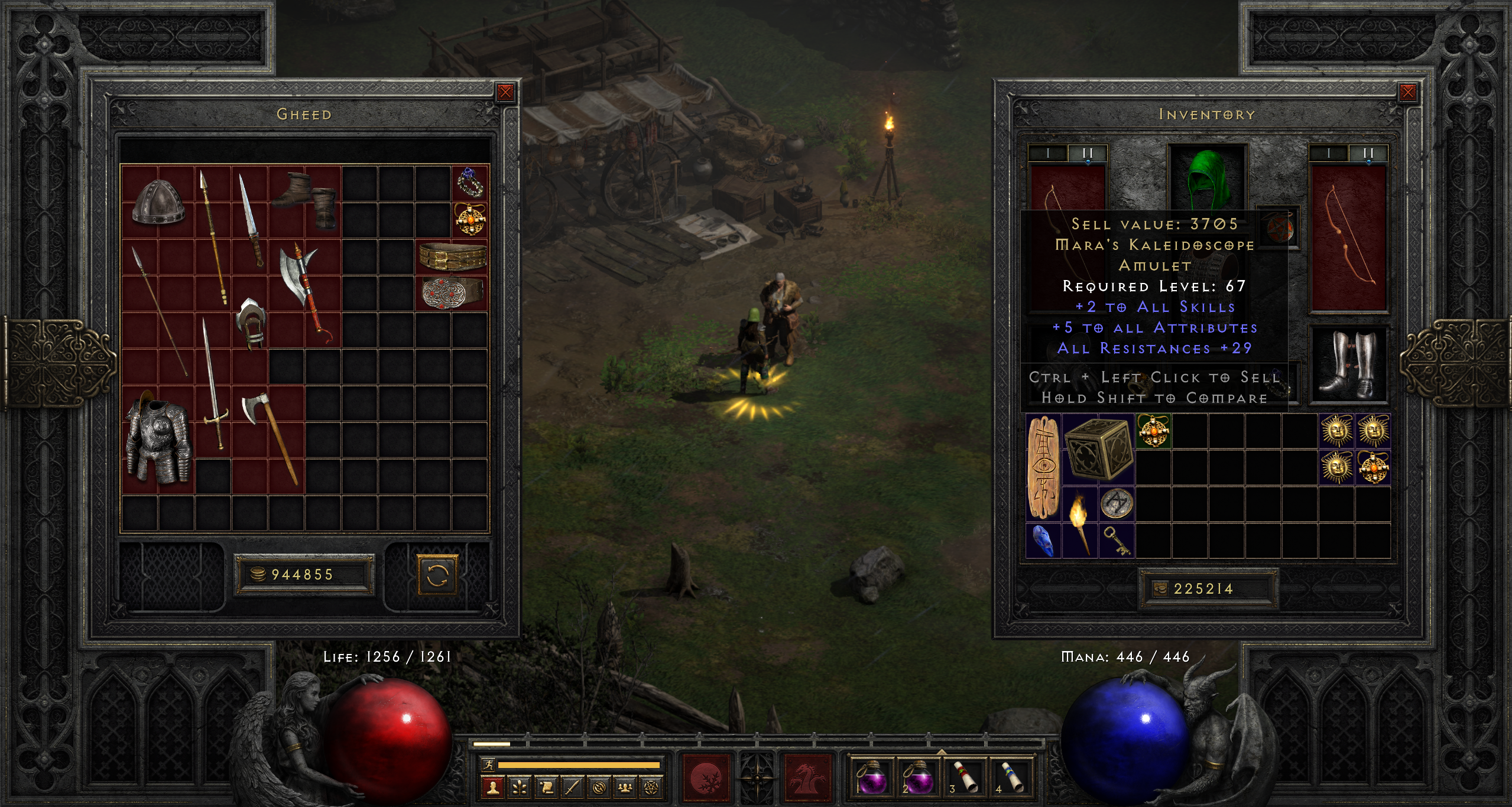
Task: Click the silver rune coin in inventory
Action: tap(1116, 504)
